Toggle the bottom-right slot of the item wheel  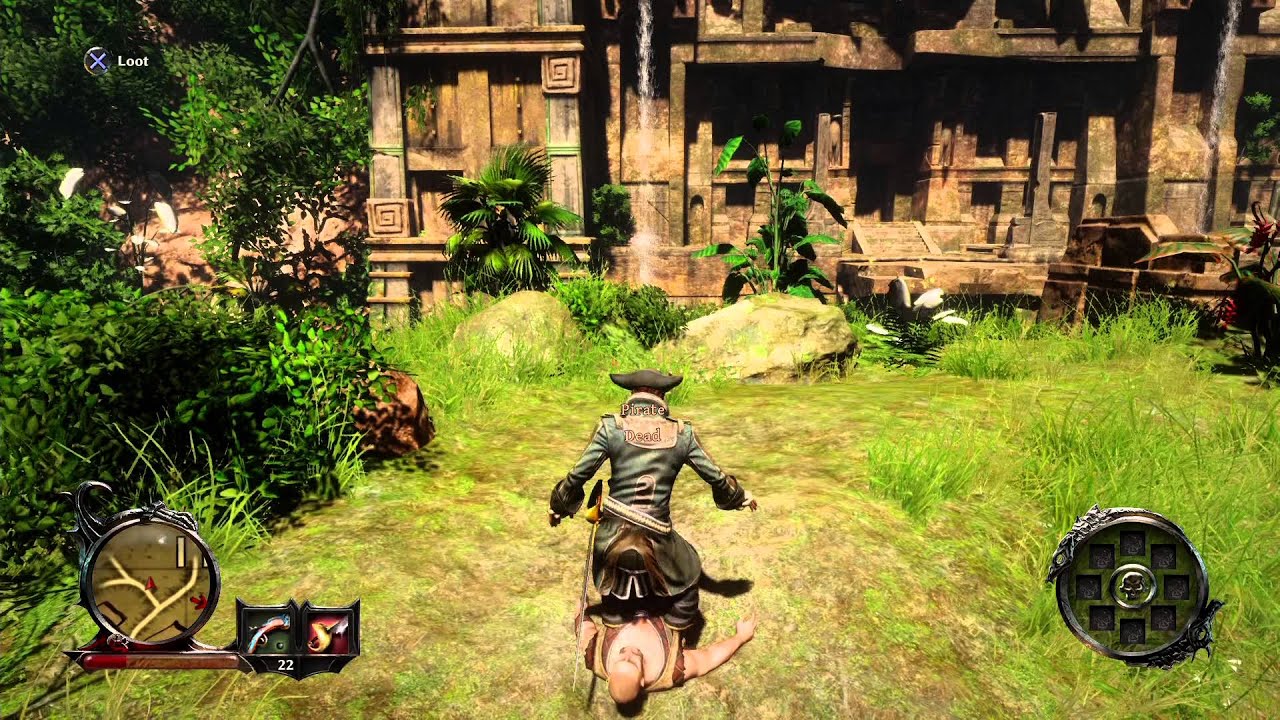click(1165, 619)
